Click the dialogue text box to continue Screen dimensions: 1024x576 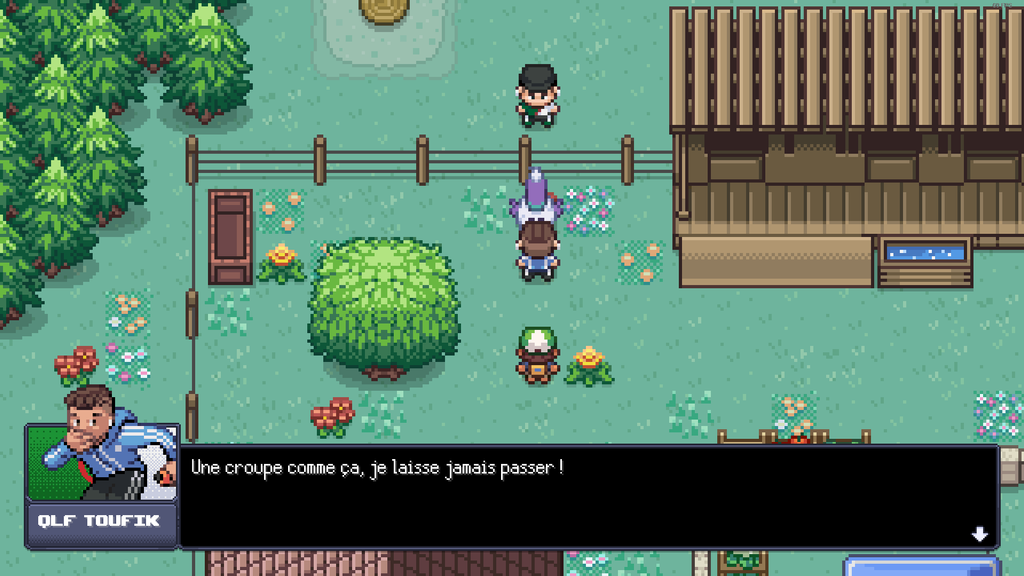tap(588, 497)
